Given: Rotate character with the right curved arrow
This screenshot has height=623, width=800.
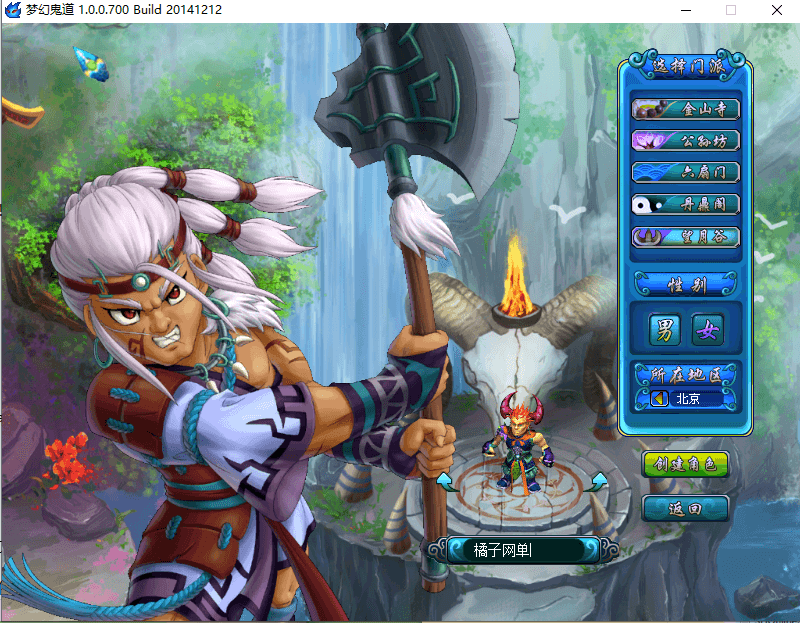Looking at the screenshot, I should point(597,483).
